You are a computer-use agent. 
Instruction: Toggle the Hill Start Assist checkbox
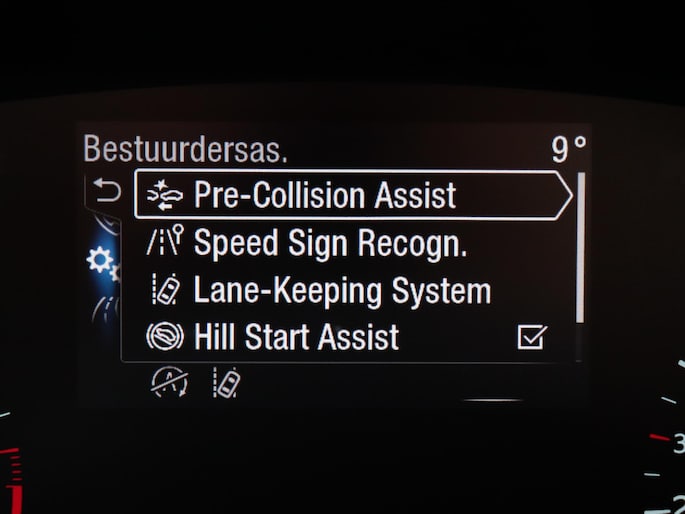[x=531, y=338]
